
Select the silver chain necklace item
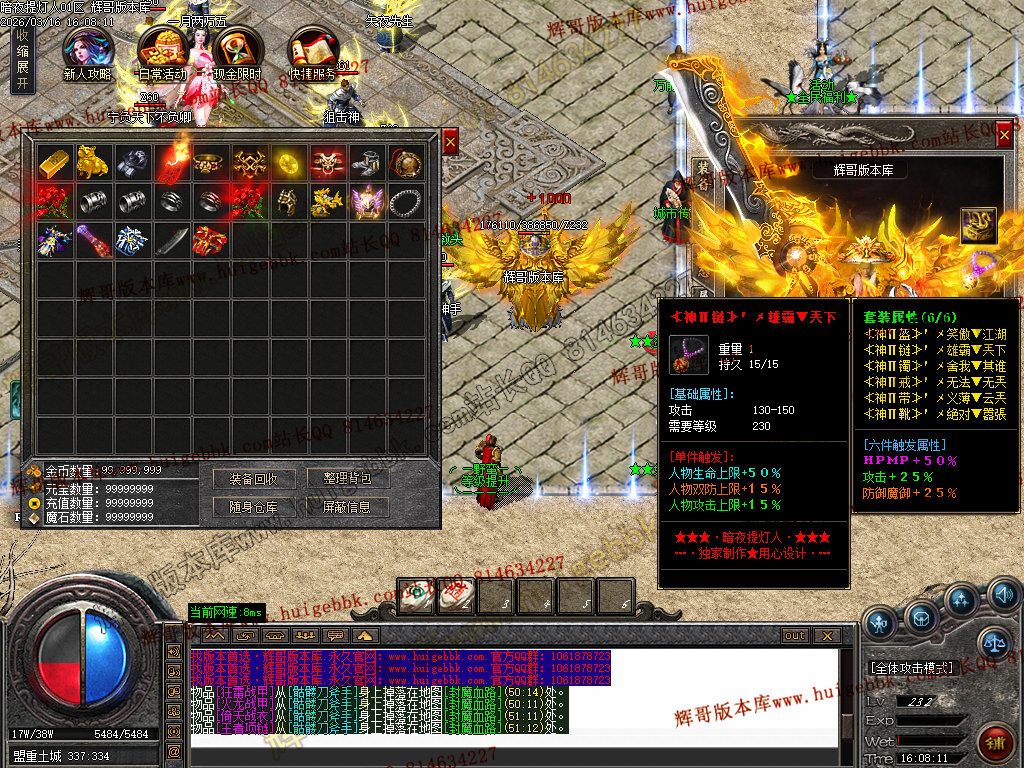pyautogui.click(x=405, y=201)
